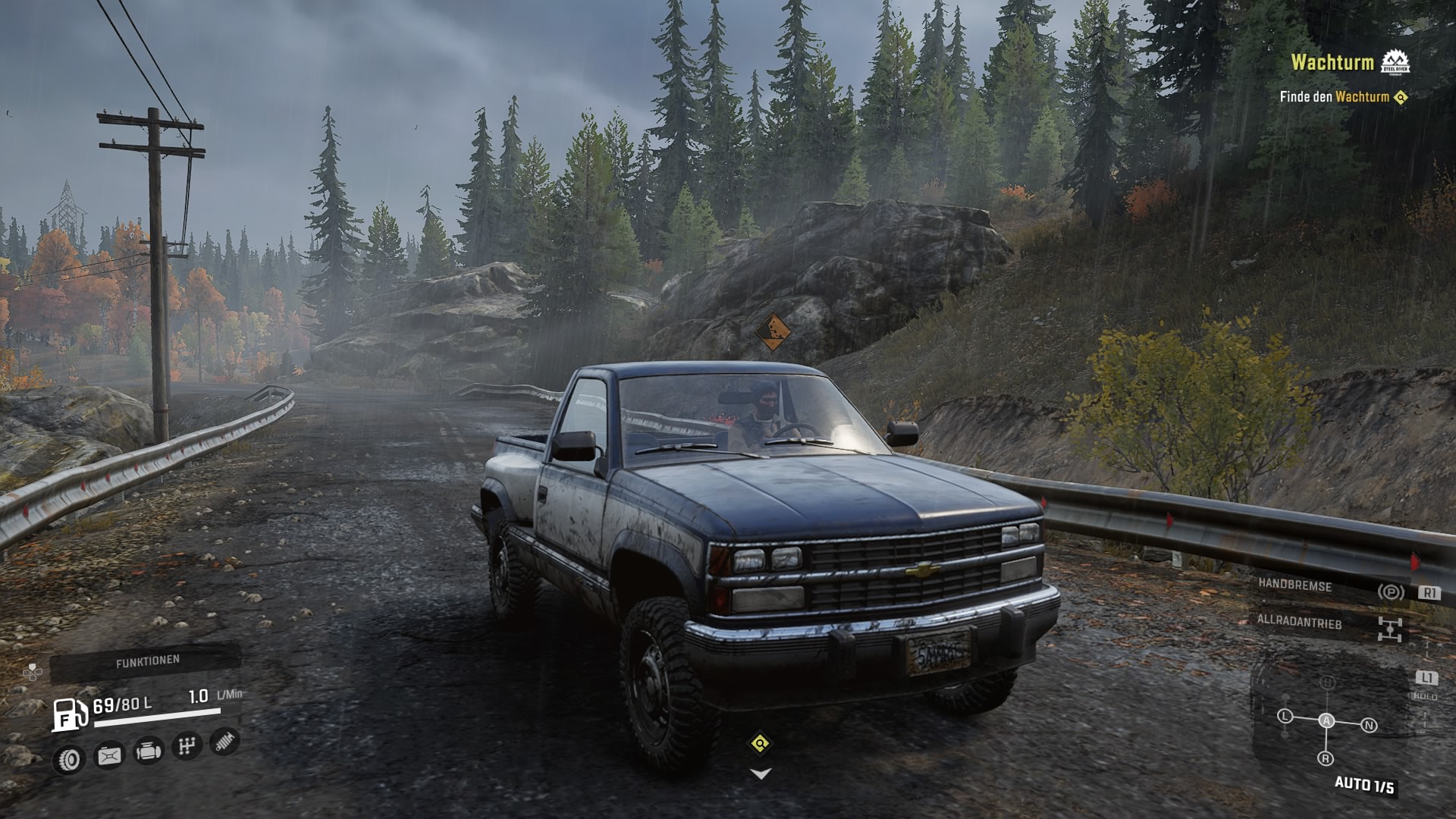Shift to the N neutral gear
This screenshot has height=819, width=1456.
pyautogui.click(x=1369, y=726)
